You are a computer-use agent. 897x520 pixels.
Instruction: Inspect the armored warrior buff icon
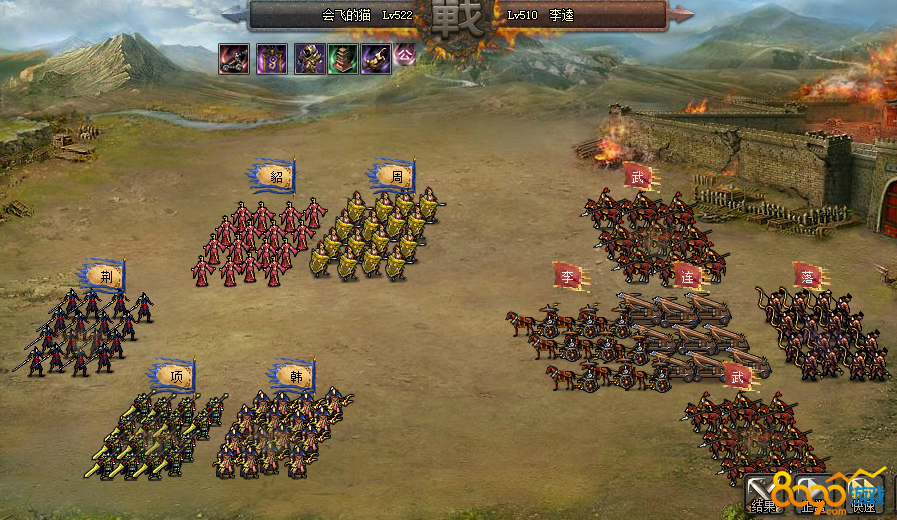[x=309, y=59]
